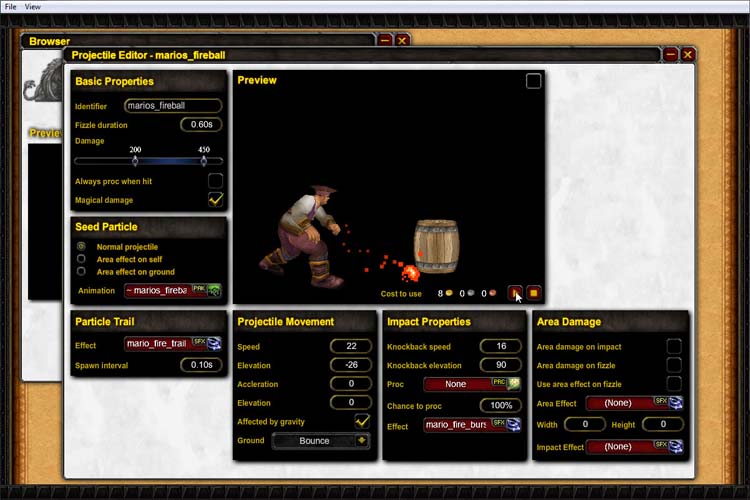
Task: Click the projectile Speed value field
Action: (x=350, y=346)
